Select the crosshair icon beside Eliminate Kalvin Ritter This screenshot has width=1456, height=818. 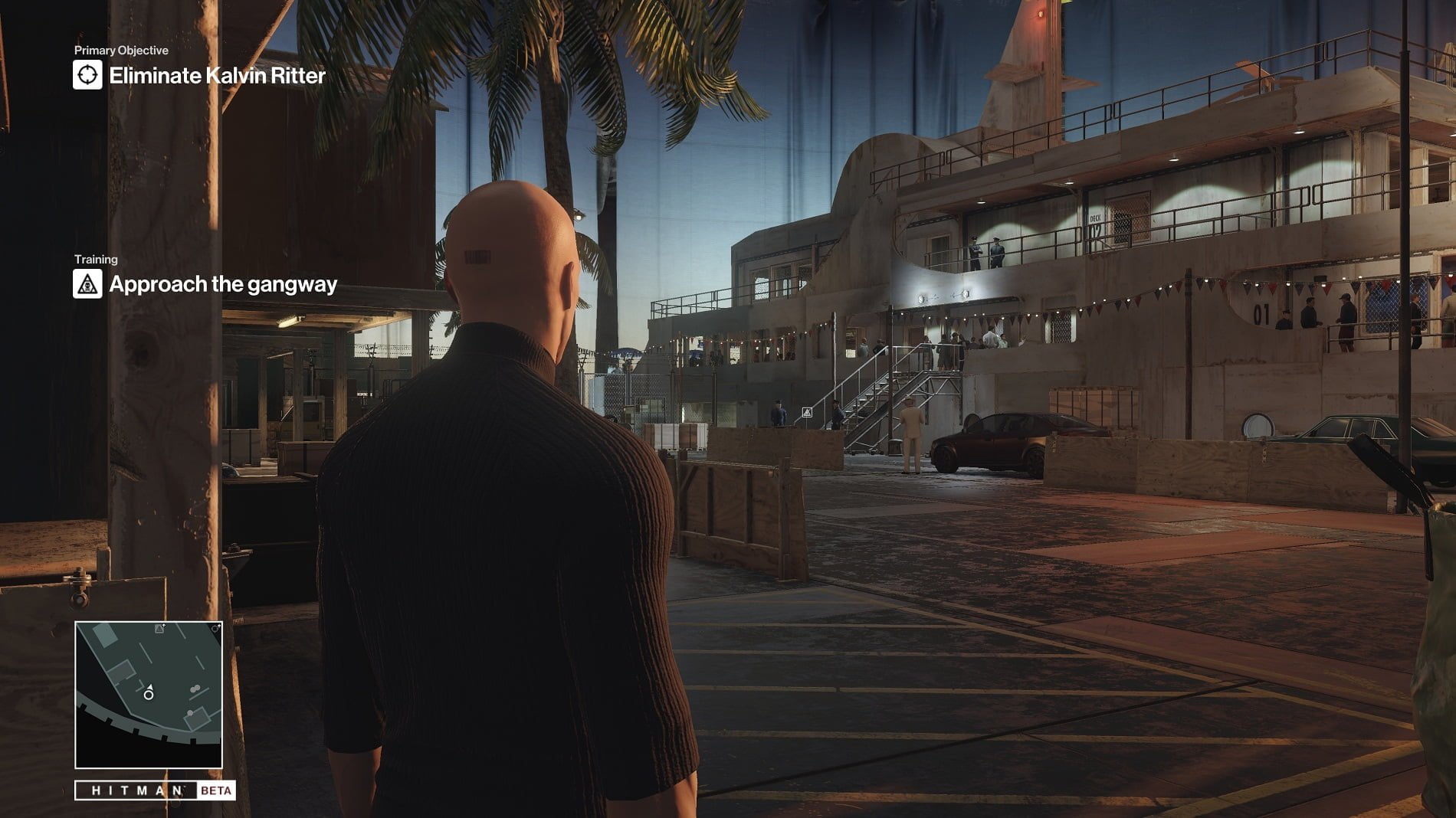point(87,76)
